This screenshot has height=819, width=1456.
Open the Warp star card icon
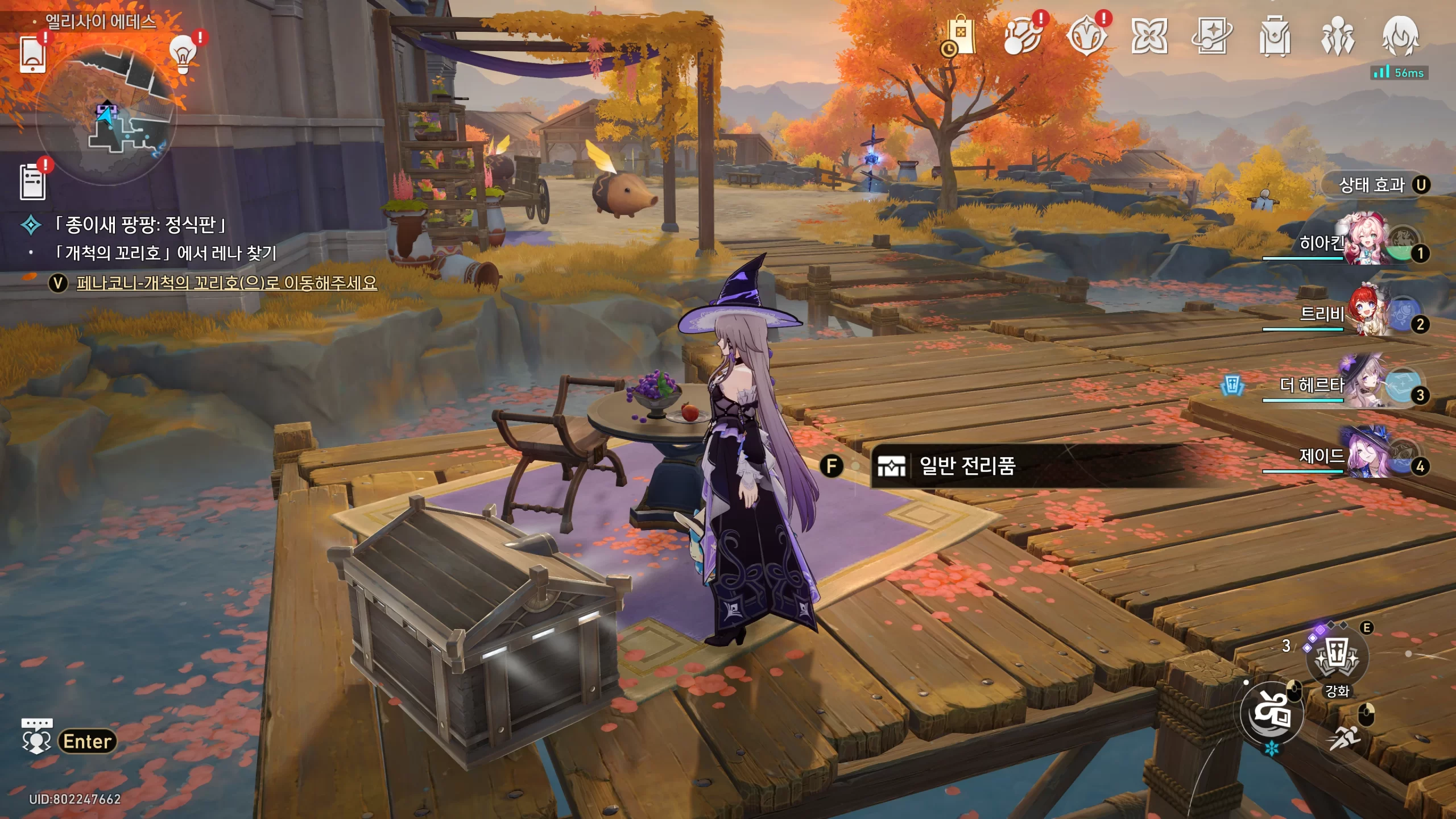tap(1212, 36)
